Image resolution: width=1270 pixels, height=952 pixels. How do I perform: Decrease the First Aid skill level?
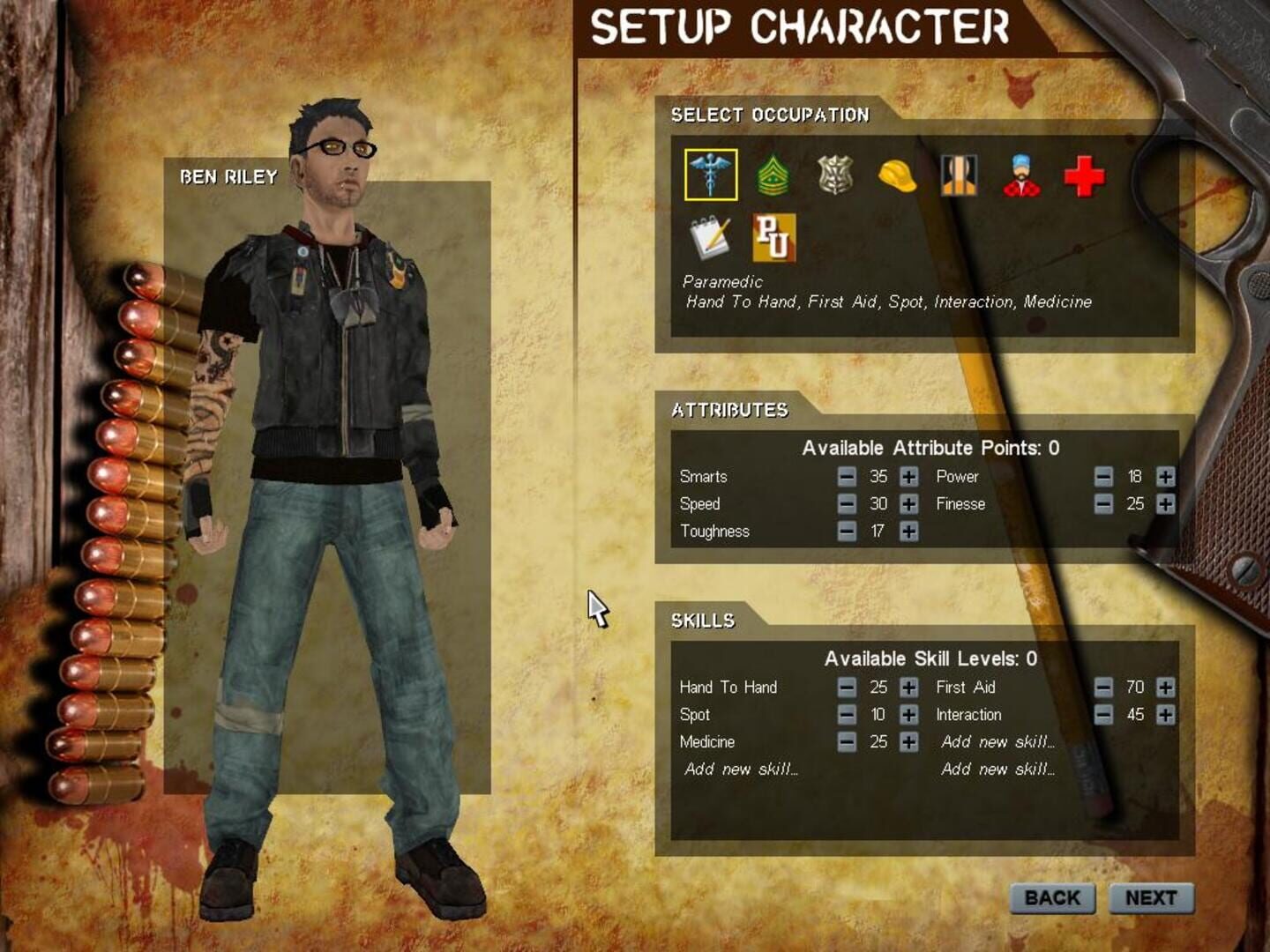1103,688
